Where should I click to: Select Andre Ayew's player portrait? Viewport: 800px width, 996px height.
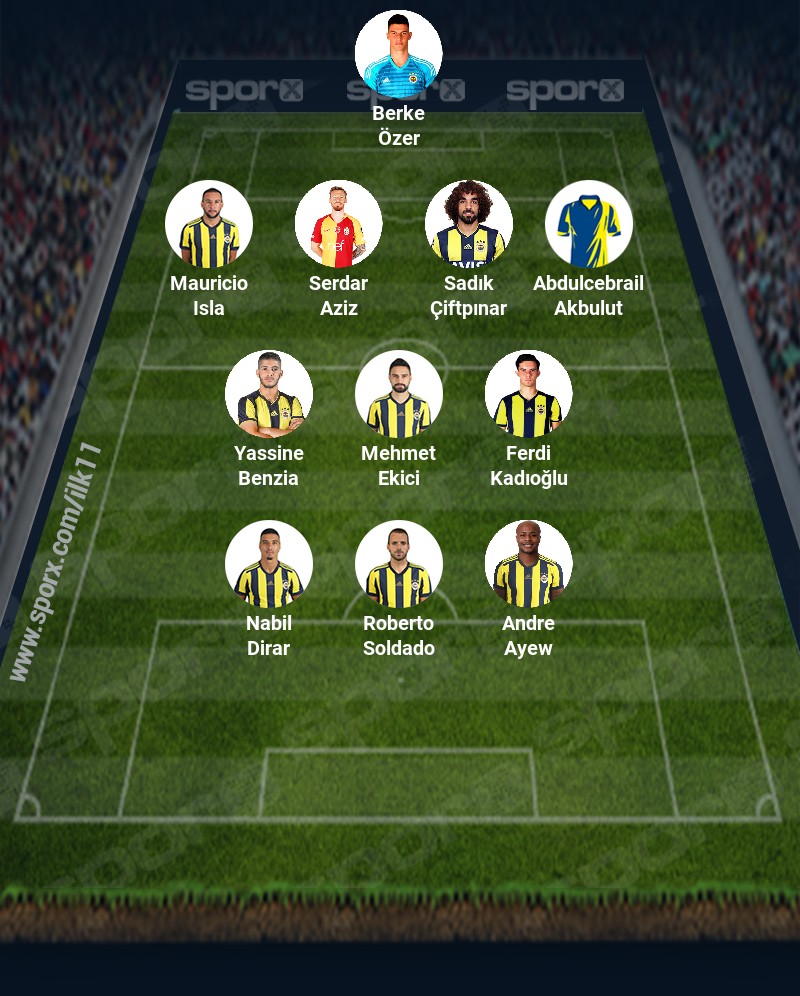tap(529, 564)
